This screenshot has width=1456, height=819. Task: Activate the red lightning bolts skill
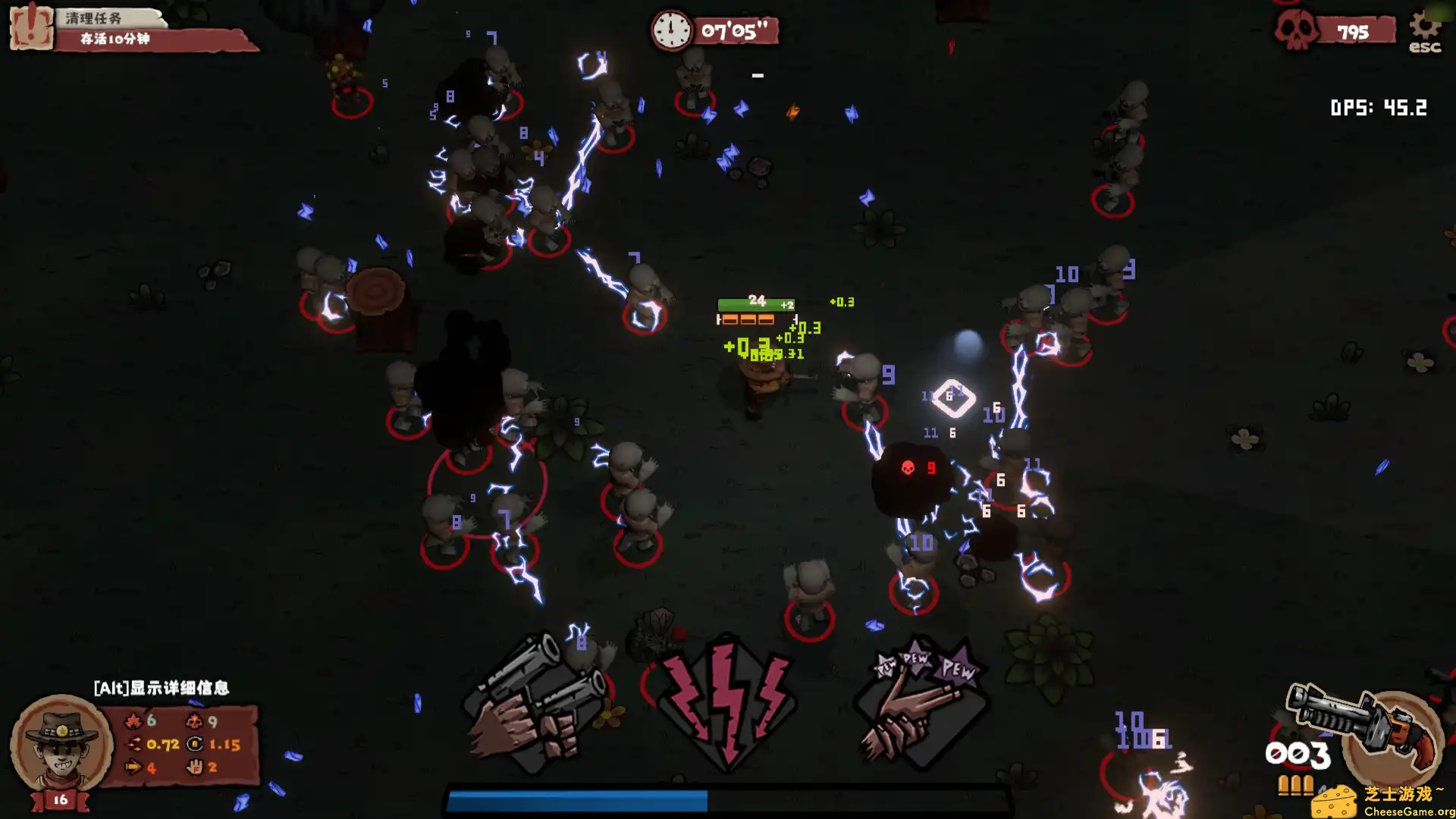(x=726, y=703)
